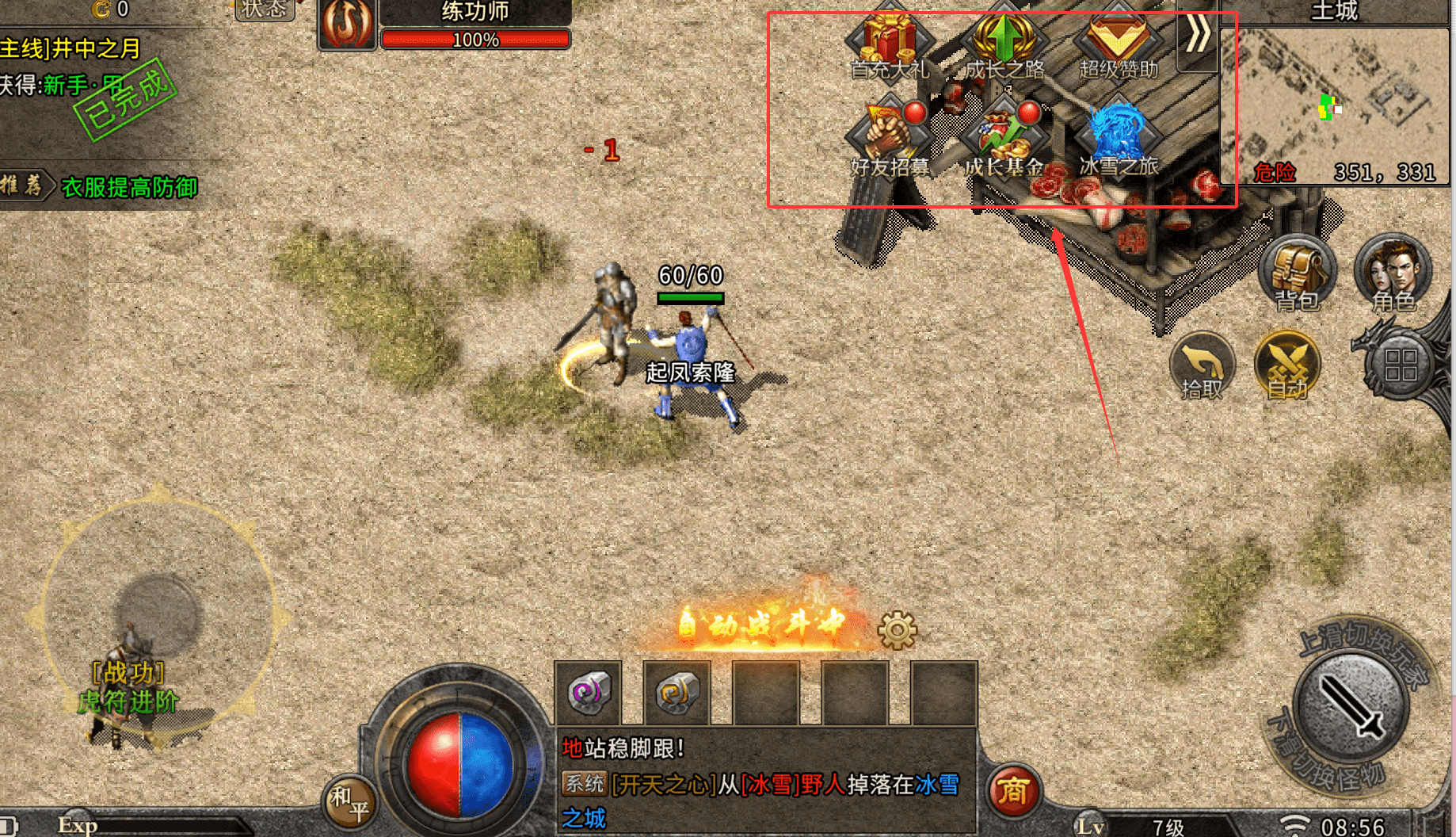Toggle the 自动 auto-battle button
The width and height of the screenshot is (1456, 837).
1287,366
